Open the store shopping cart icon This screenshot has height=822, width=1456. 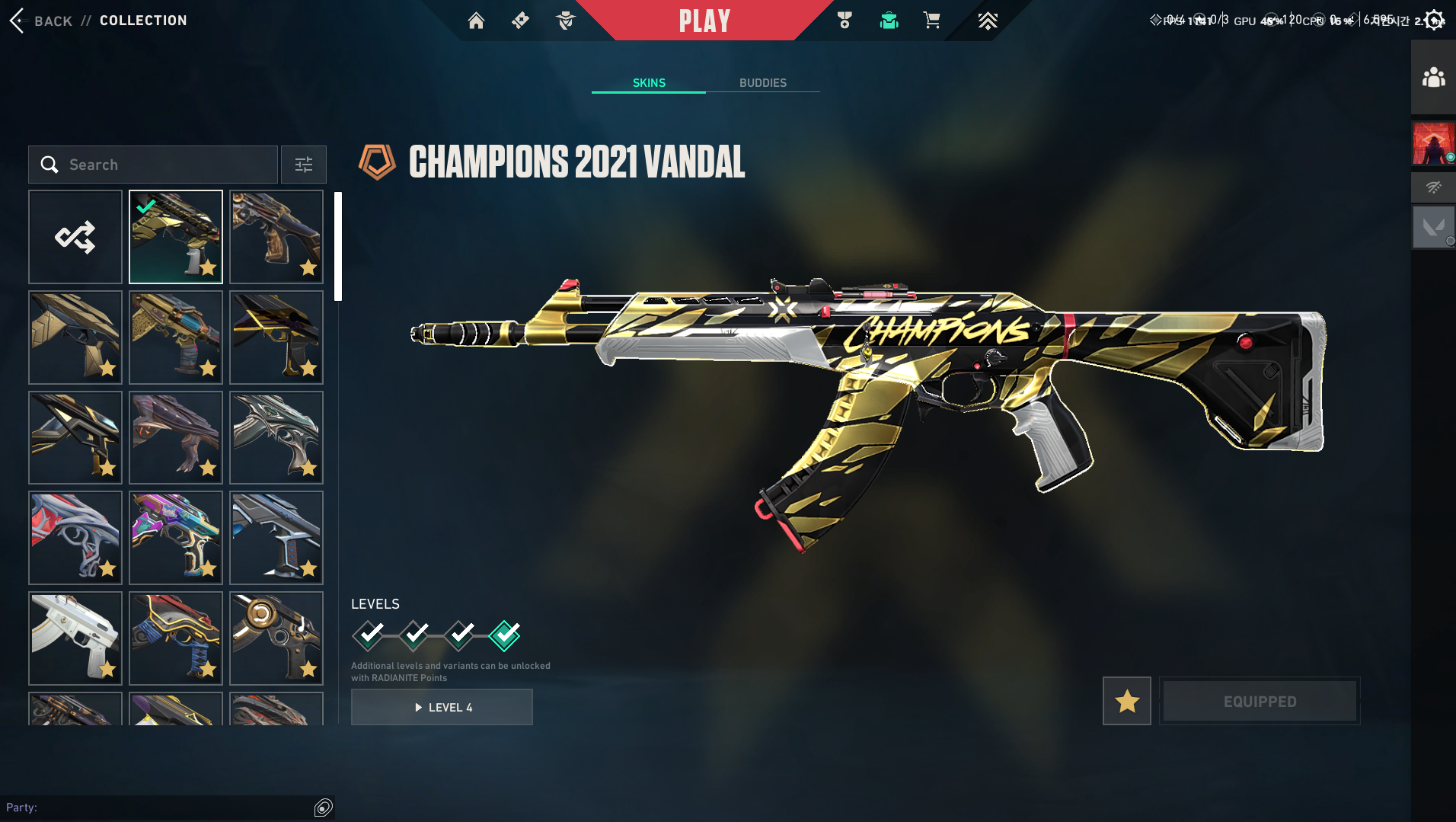(x=931, y=21)
